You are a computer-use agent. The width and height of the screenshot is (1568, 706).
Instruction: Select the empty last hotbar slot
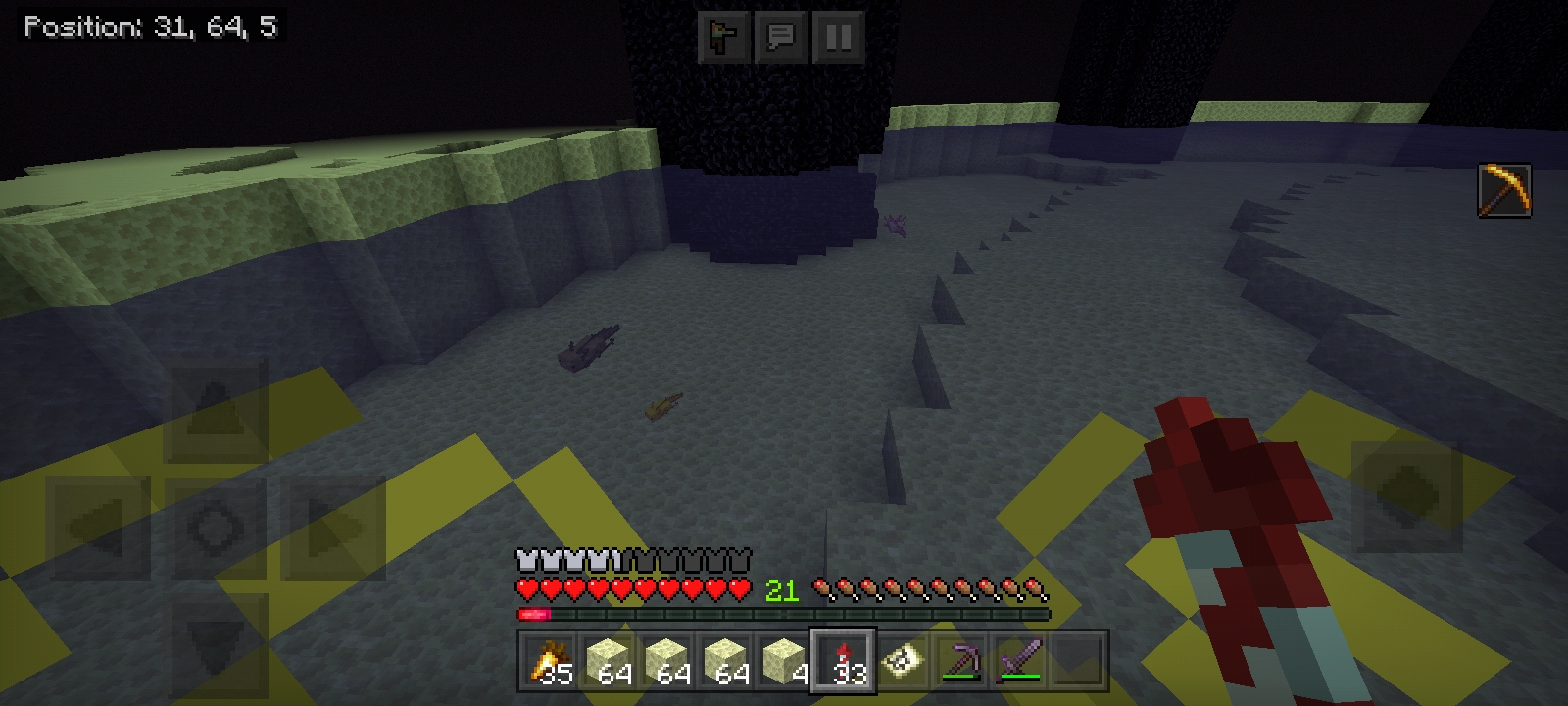pyautogui.click(x=1078, y=662)
